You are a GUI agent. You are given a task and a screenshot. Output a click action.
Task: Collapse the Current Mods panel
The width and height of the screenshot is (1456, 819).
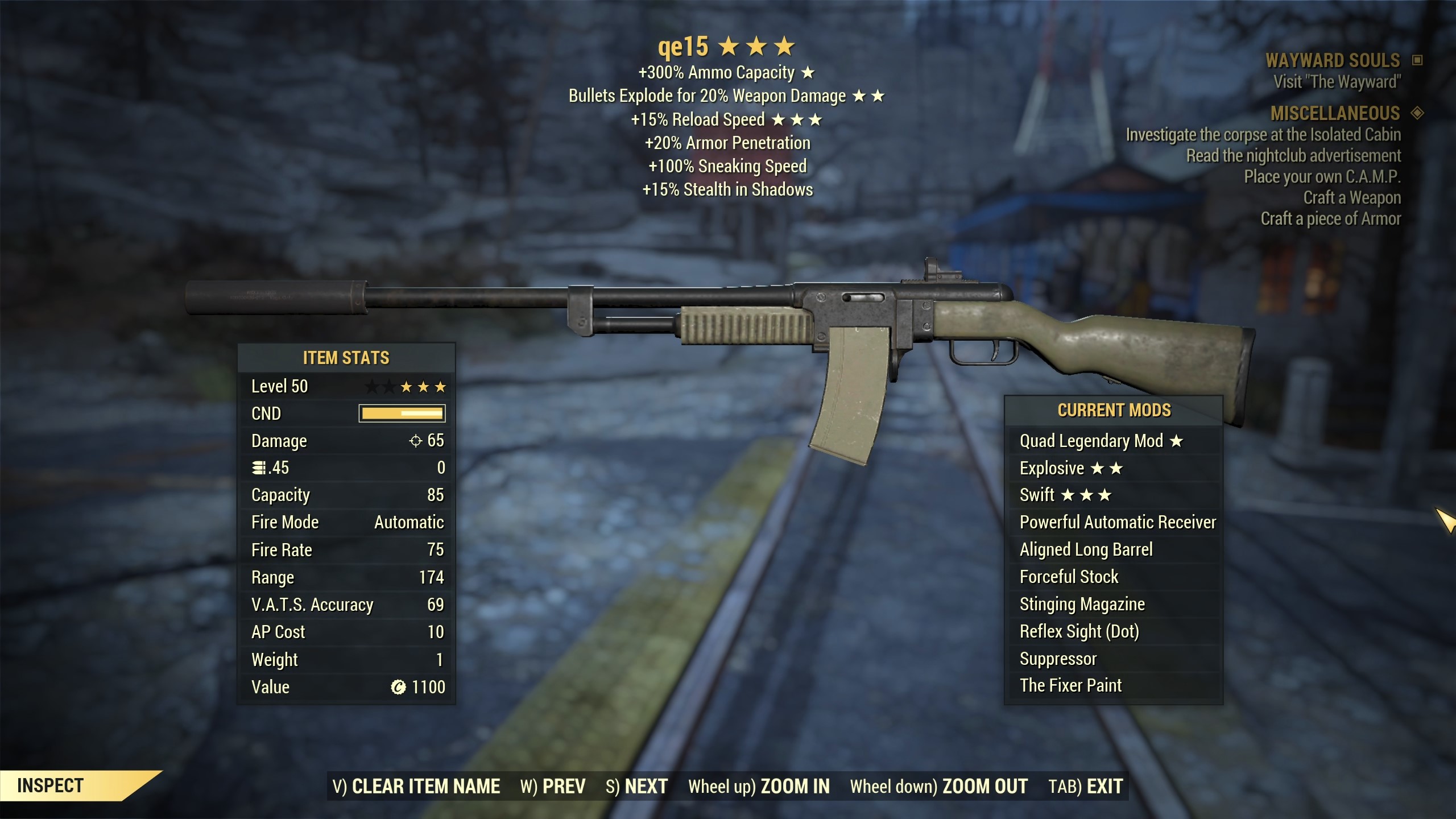[x=1113, y=410]
